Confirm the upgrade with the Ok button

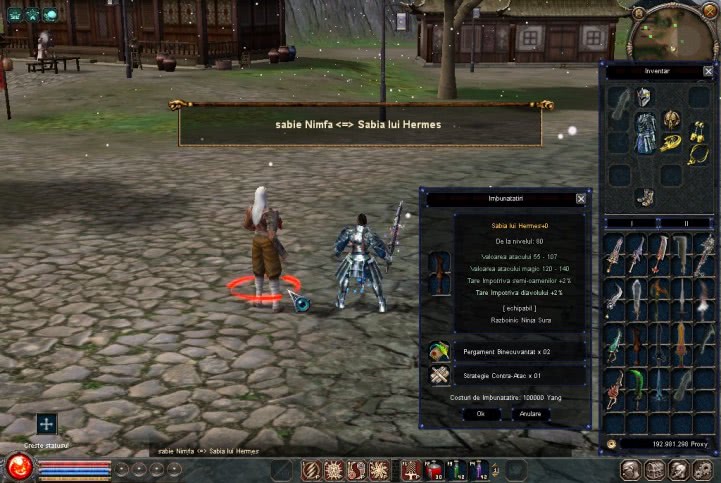[x=481, y=413]
